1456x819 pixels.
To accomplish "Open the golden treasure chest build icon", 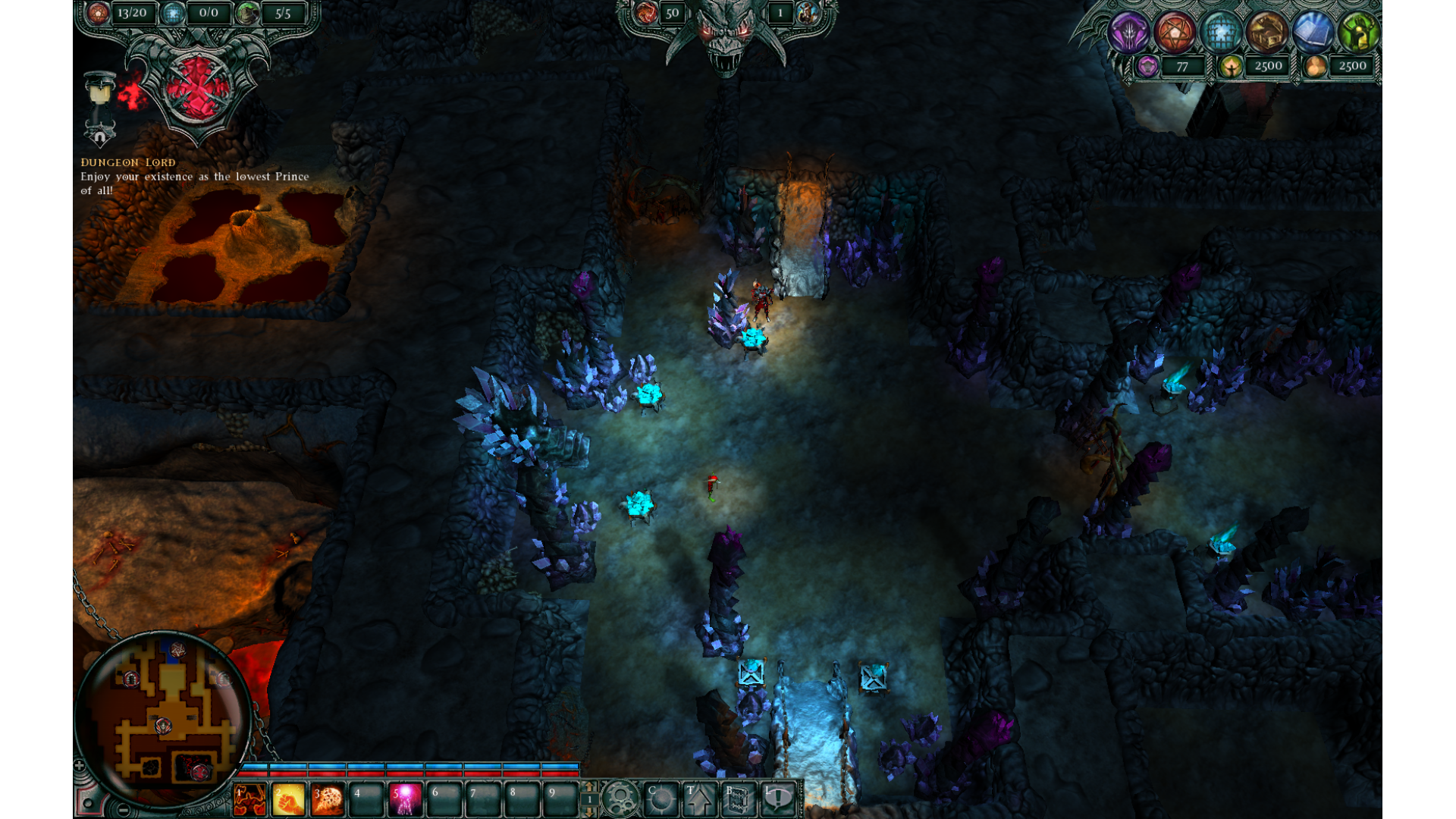I will tap(1267, 33).
